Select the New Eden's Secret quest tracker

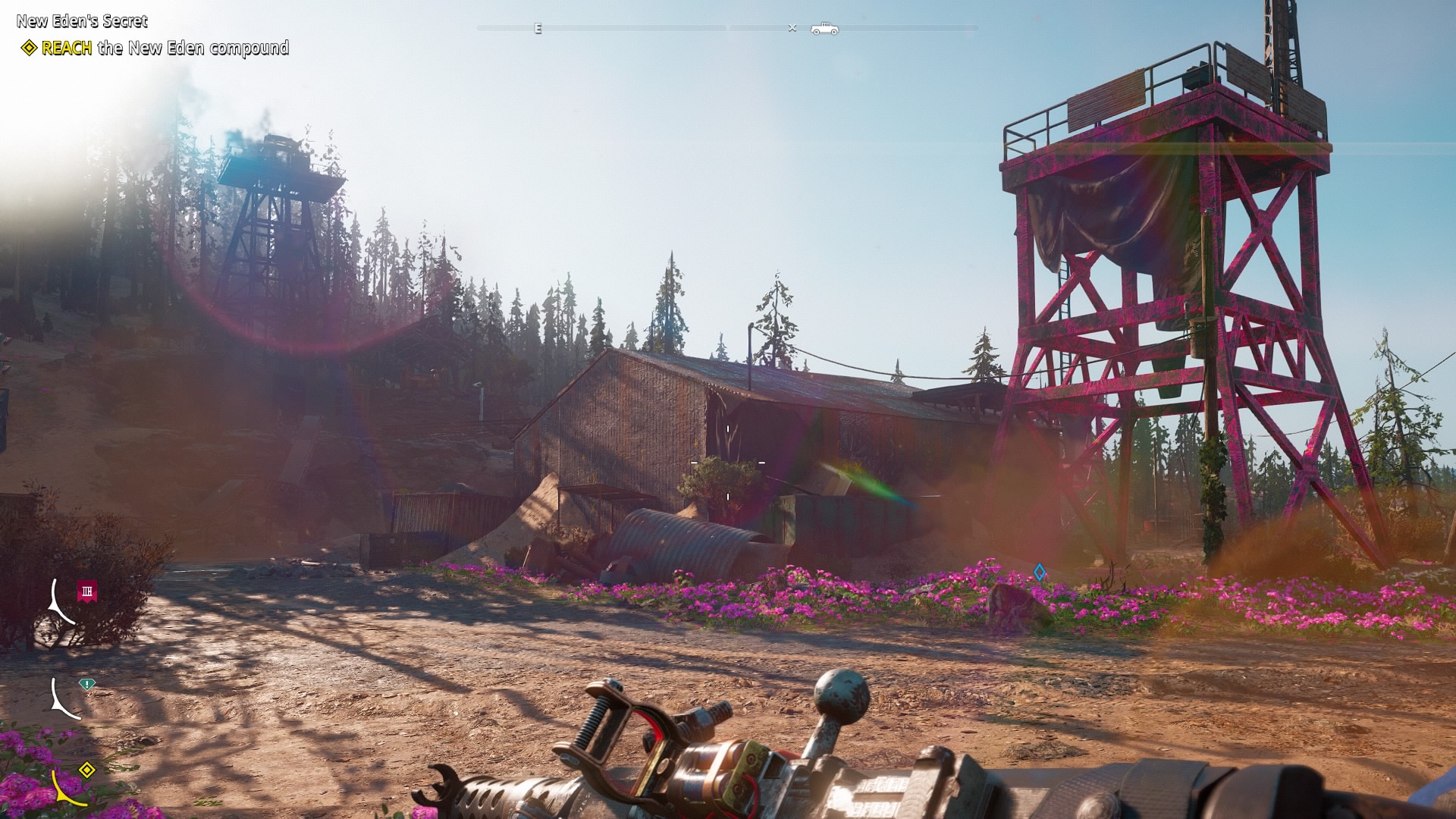82,21
